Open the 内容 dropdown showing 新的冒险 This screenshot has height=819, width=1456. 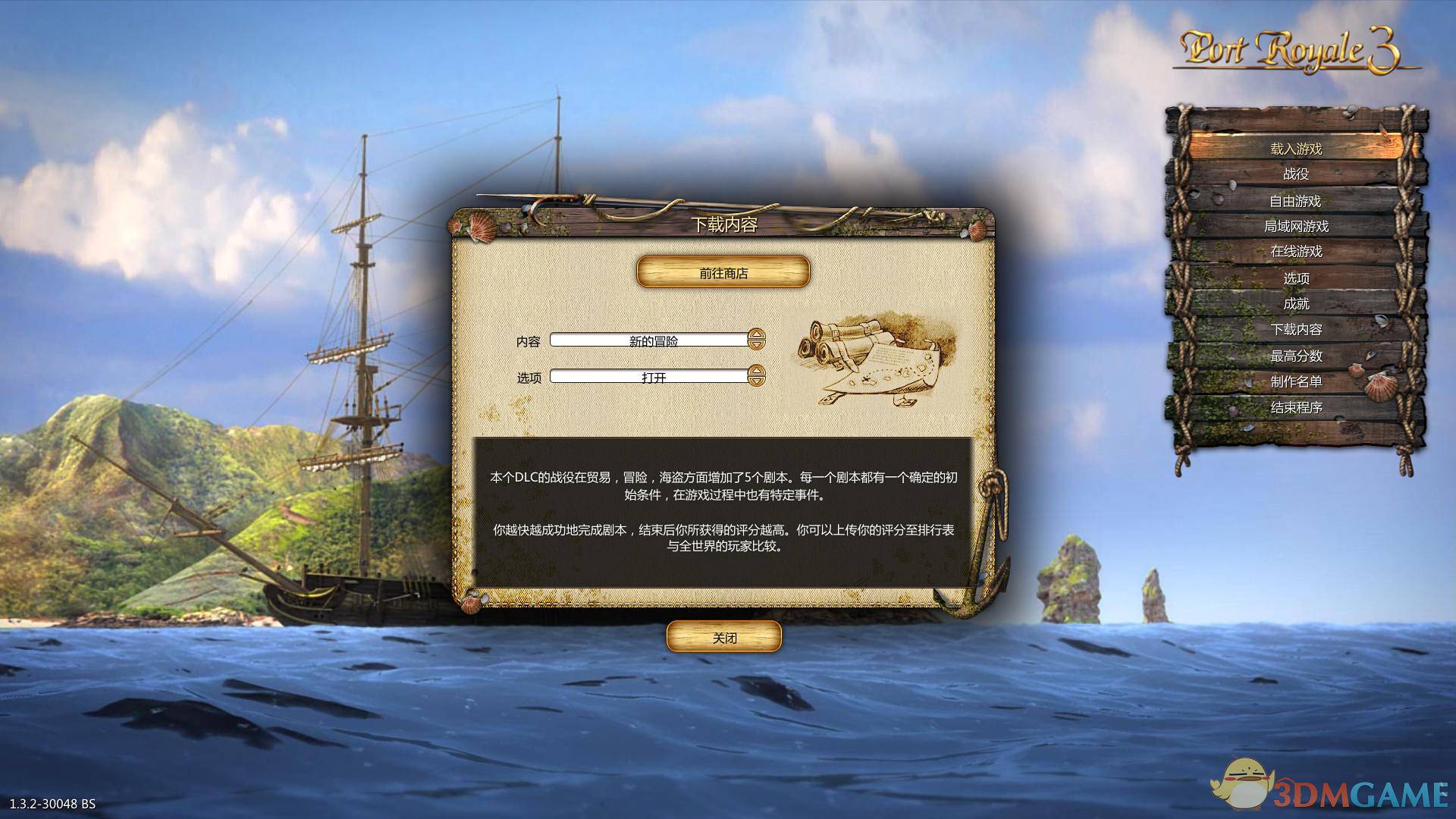pyautogui.click(x=652, y=340)
